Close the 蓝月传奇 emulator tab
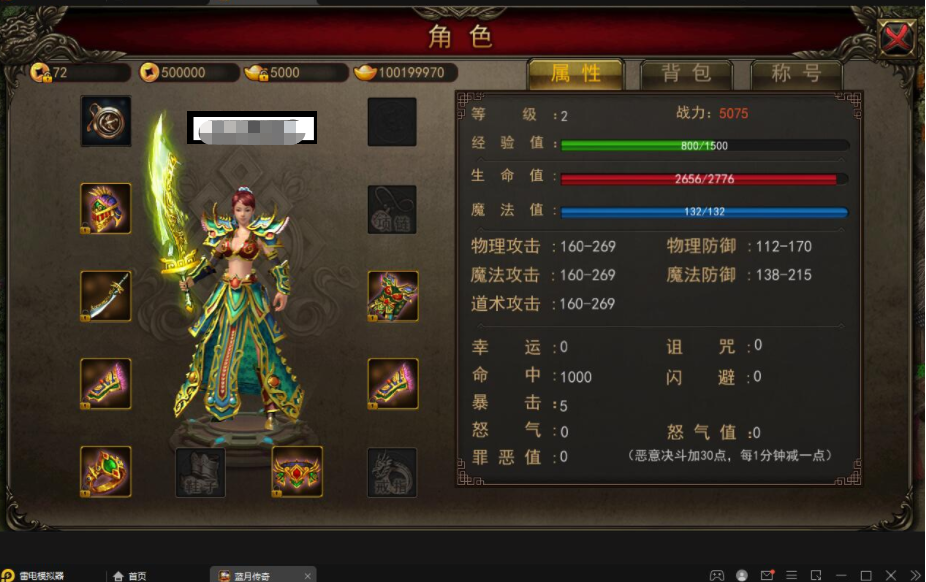Image resolution: width=926 pixels, height=582 pixels. (x=309, y=575)
